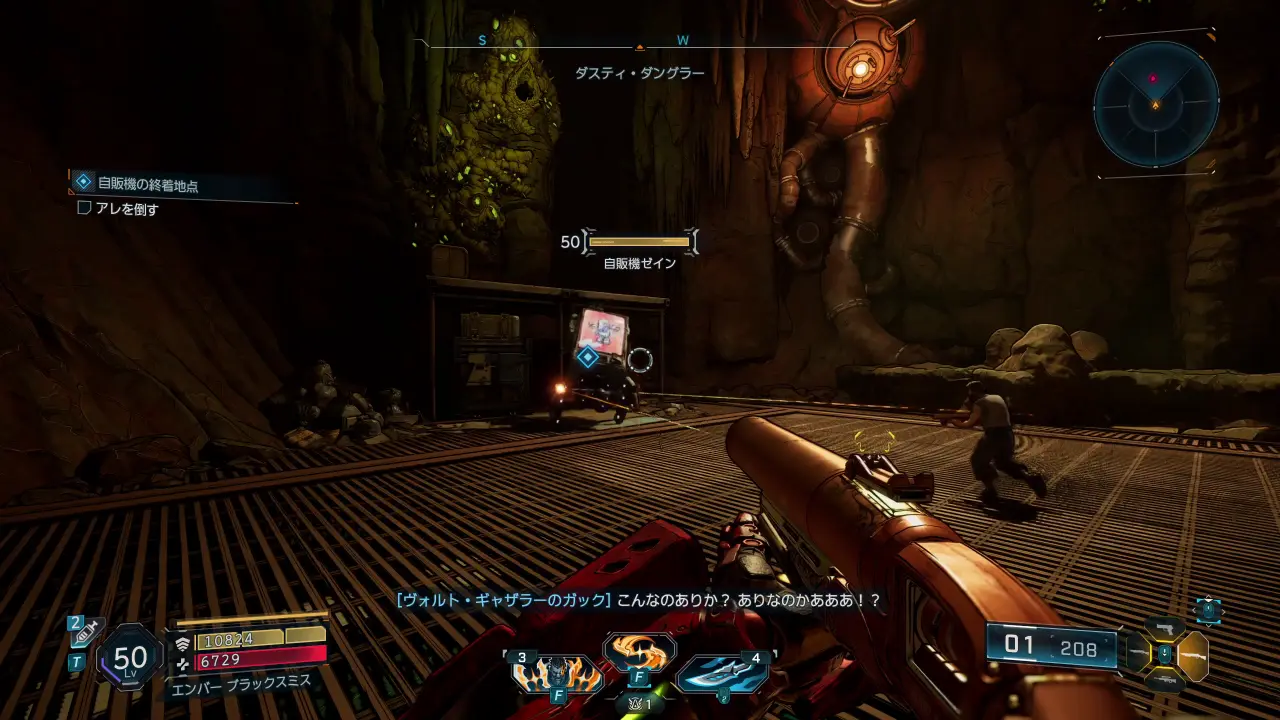Viewport: 1280px width, 720px height.
Task: Select the 自販機の終着地点 mission tracker
Action: click(x=148, y=183)
